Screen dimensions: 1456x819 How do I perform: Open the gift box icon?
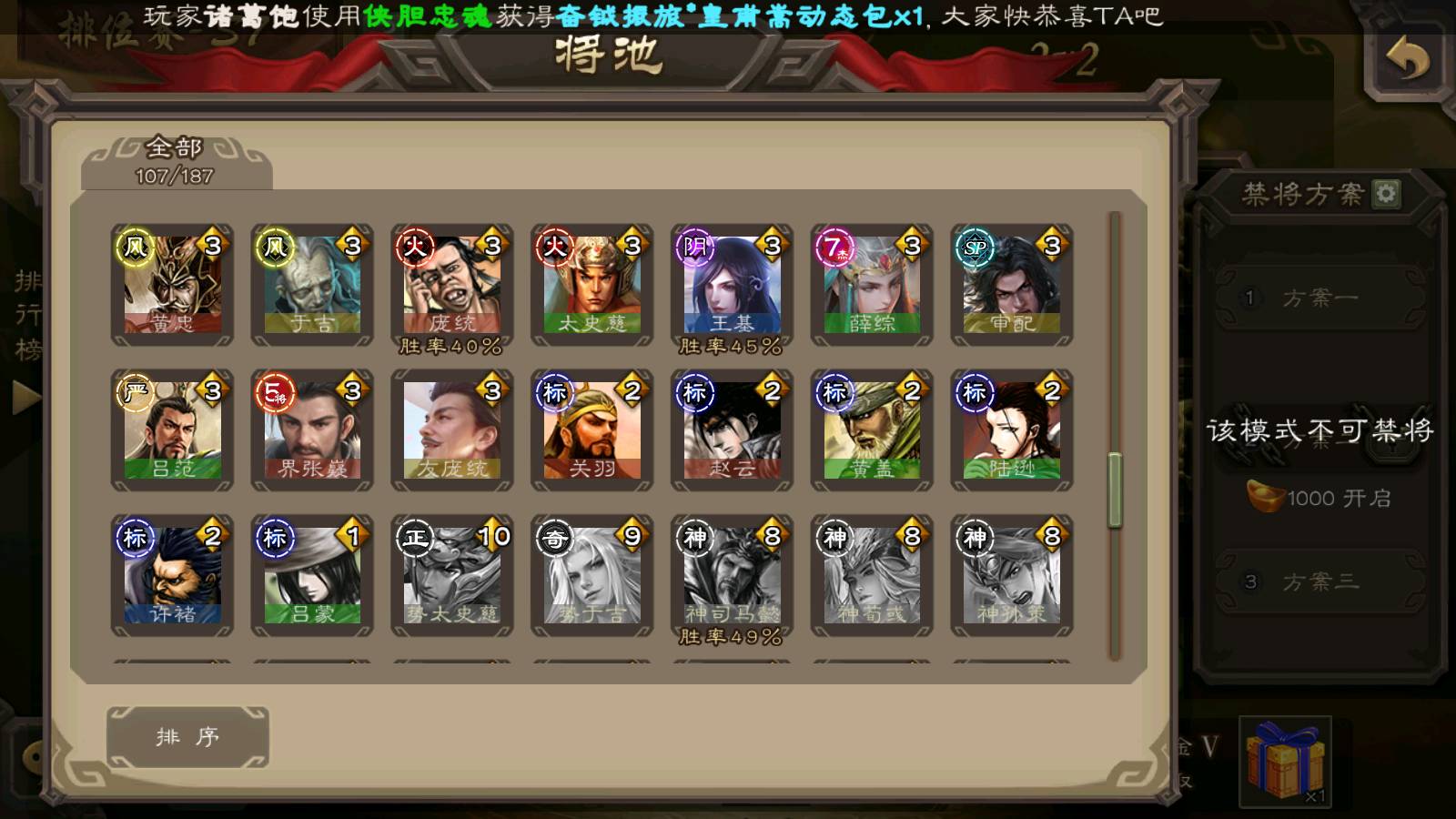[x=1285, y=761]
